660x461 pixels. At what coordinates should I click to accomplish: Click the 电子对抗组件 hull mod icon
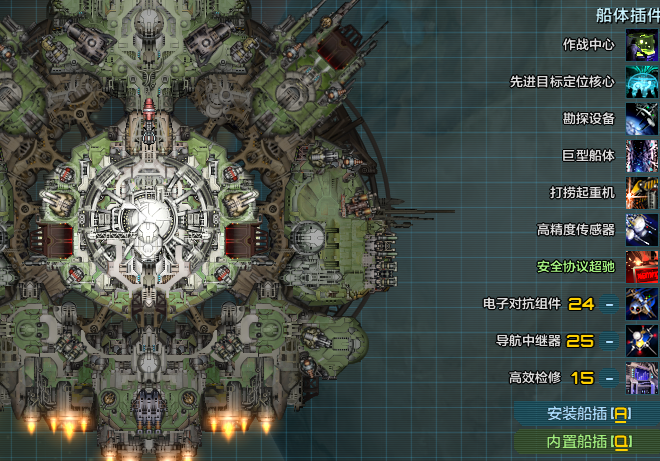641,304
